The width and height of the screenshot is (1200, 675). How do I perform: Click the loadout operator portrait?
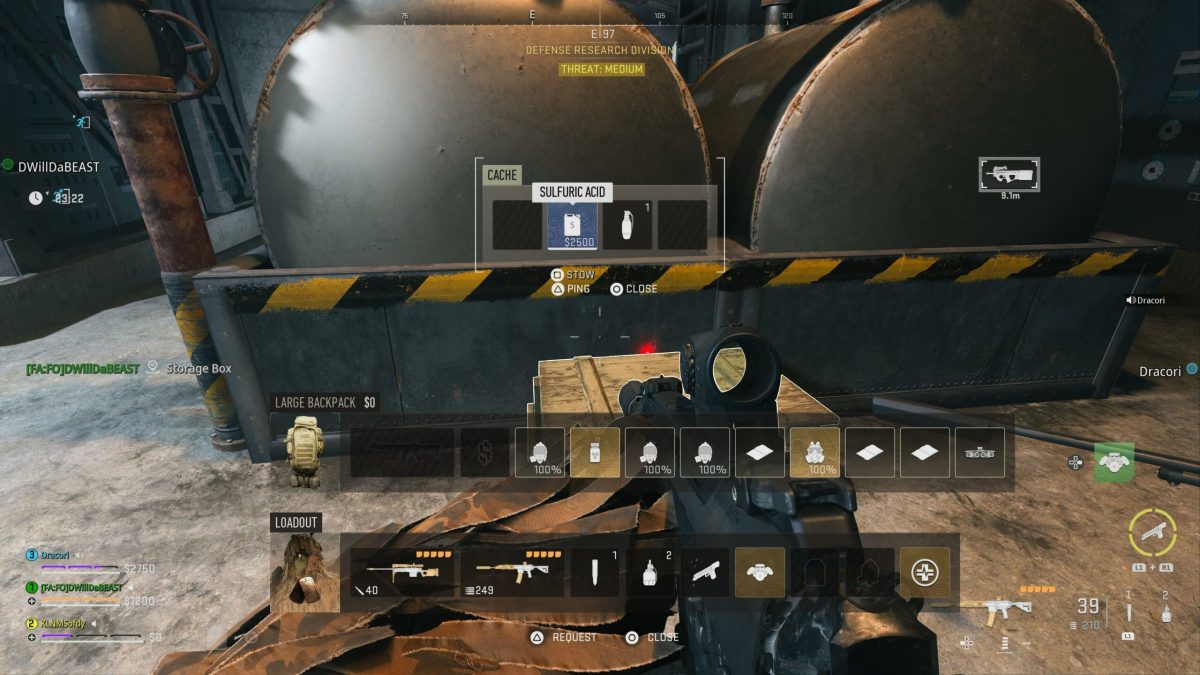click(x=301, y=572)
